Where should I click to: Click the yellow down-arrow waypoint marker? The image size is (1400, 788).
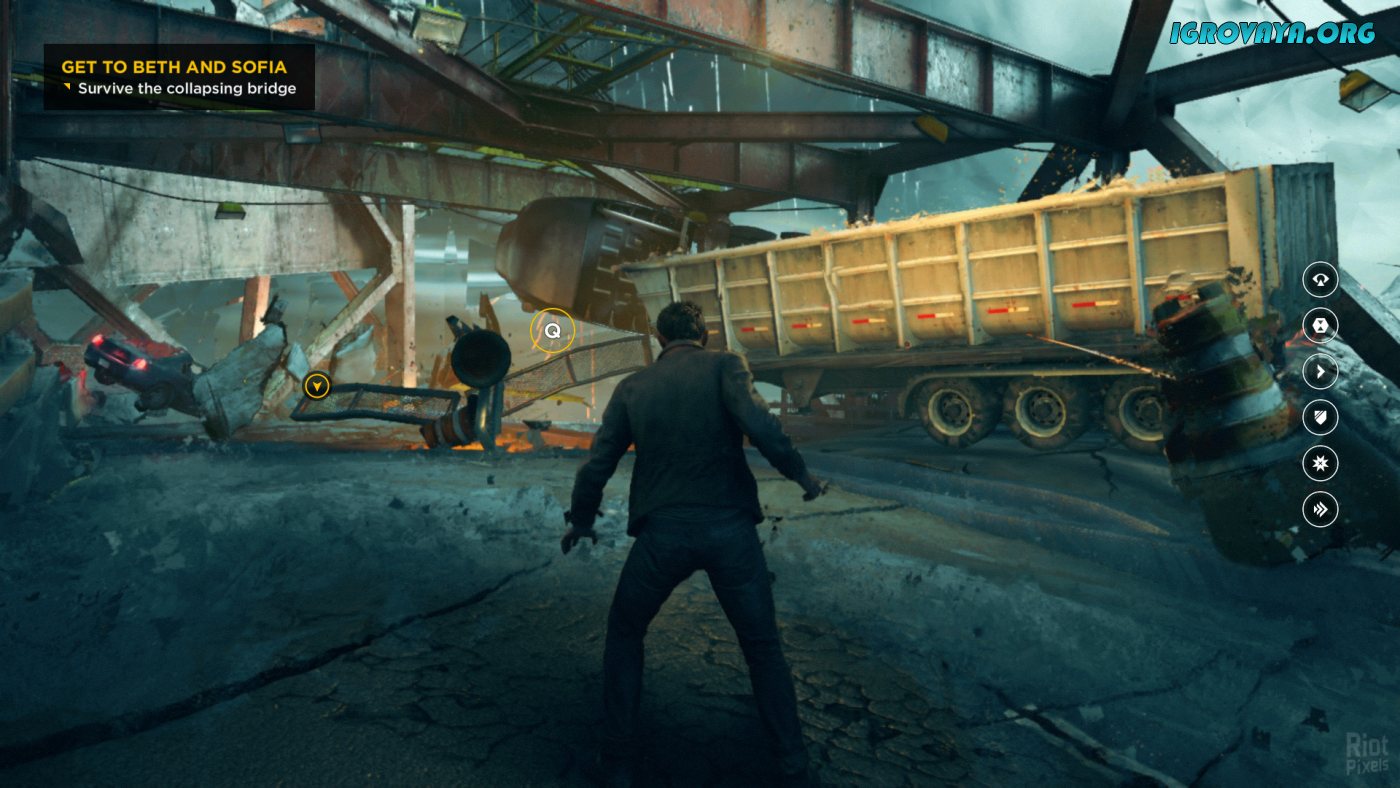pos(317,385)
